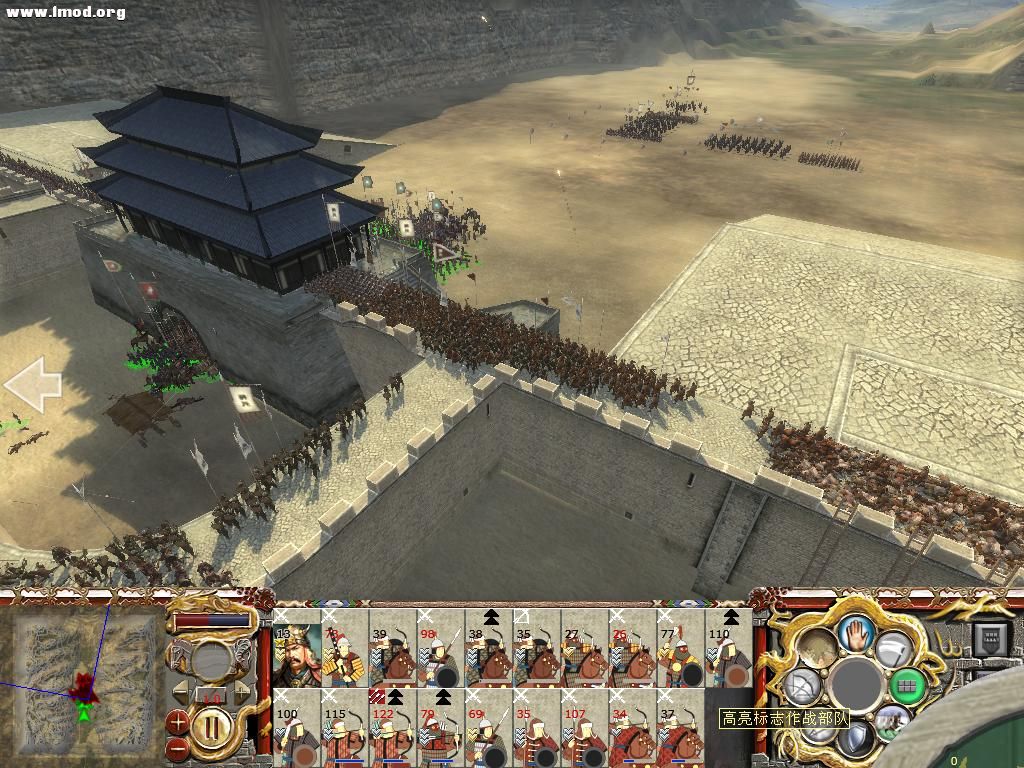Screen dimensions: 1024x768
Task: Open the gate panel icon at right
Action: click(x=991, y=638)
